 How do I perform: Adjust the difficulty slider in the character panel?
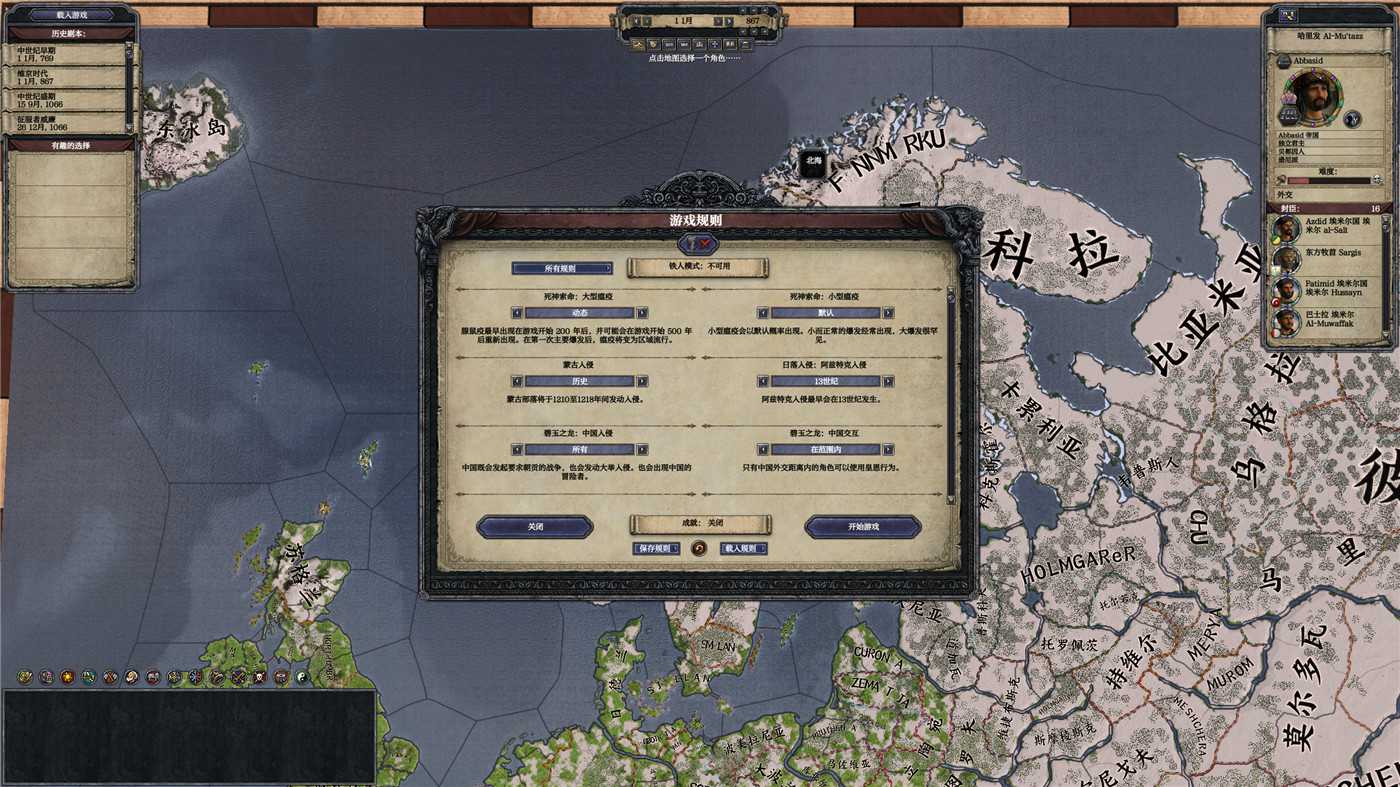click(x=1329, y=180)
